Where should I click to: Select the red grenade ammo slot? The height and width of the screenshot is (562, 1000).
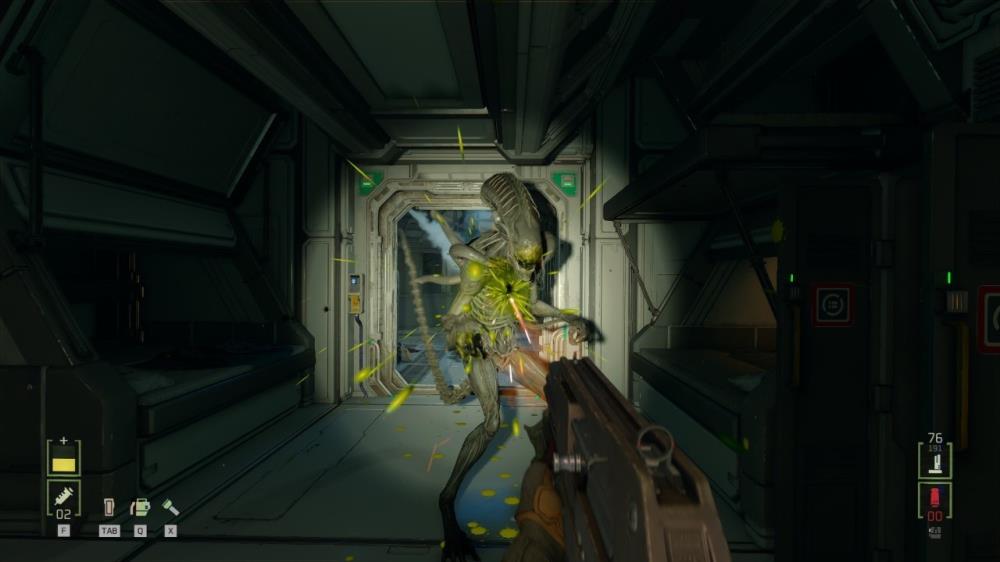pyautogui.click(x=935, y=500)
